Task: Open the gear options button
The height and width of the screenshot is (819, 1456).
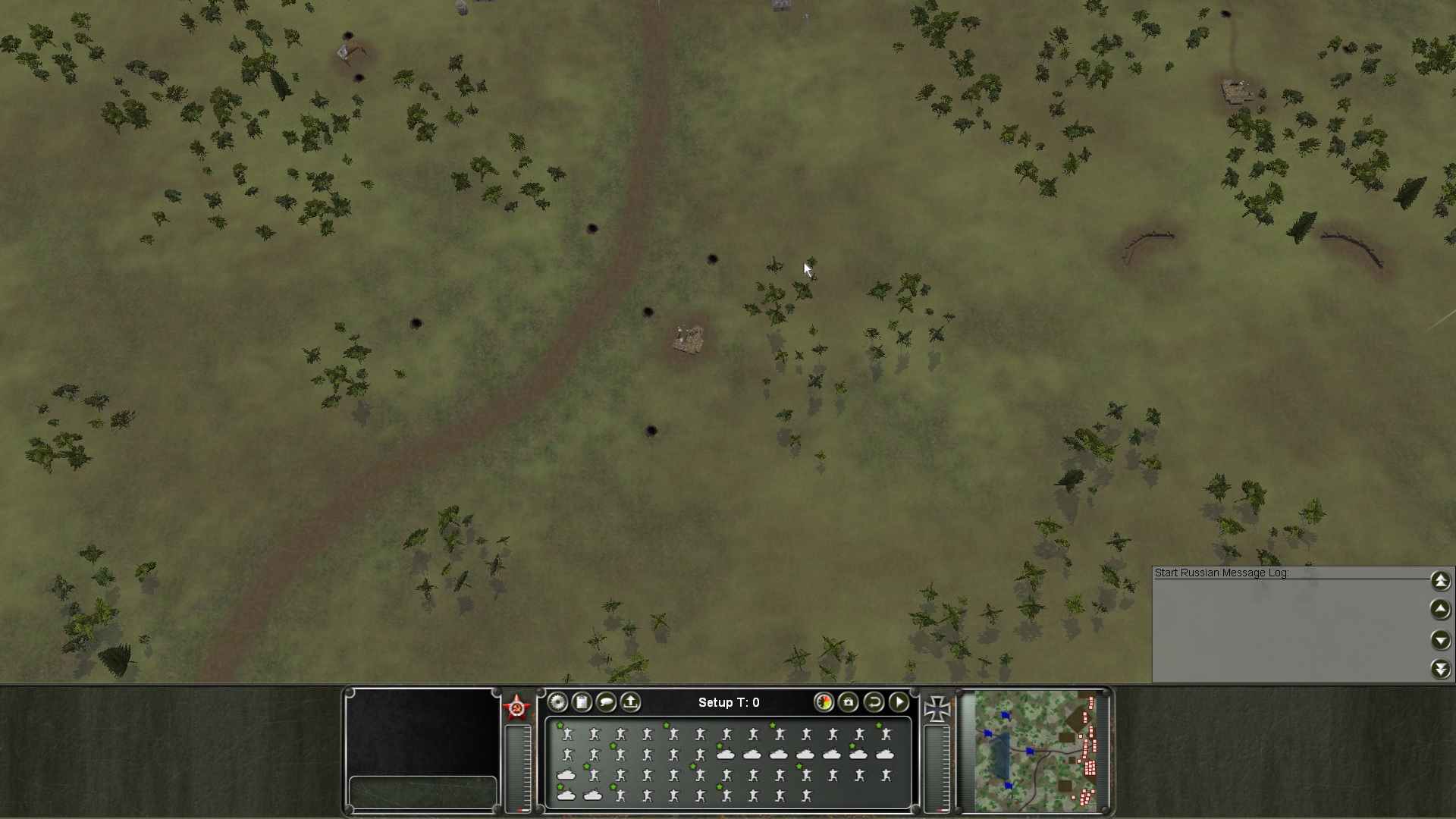Action: pos(558,702)
